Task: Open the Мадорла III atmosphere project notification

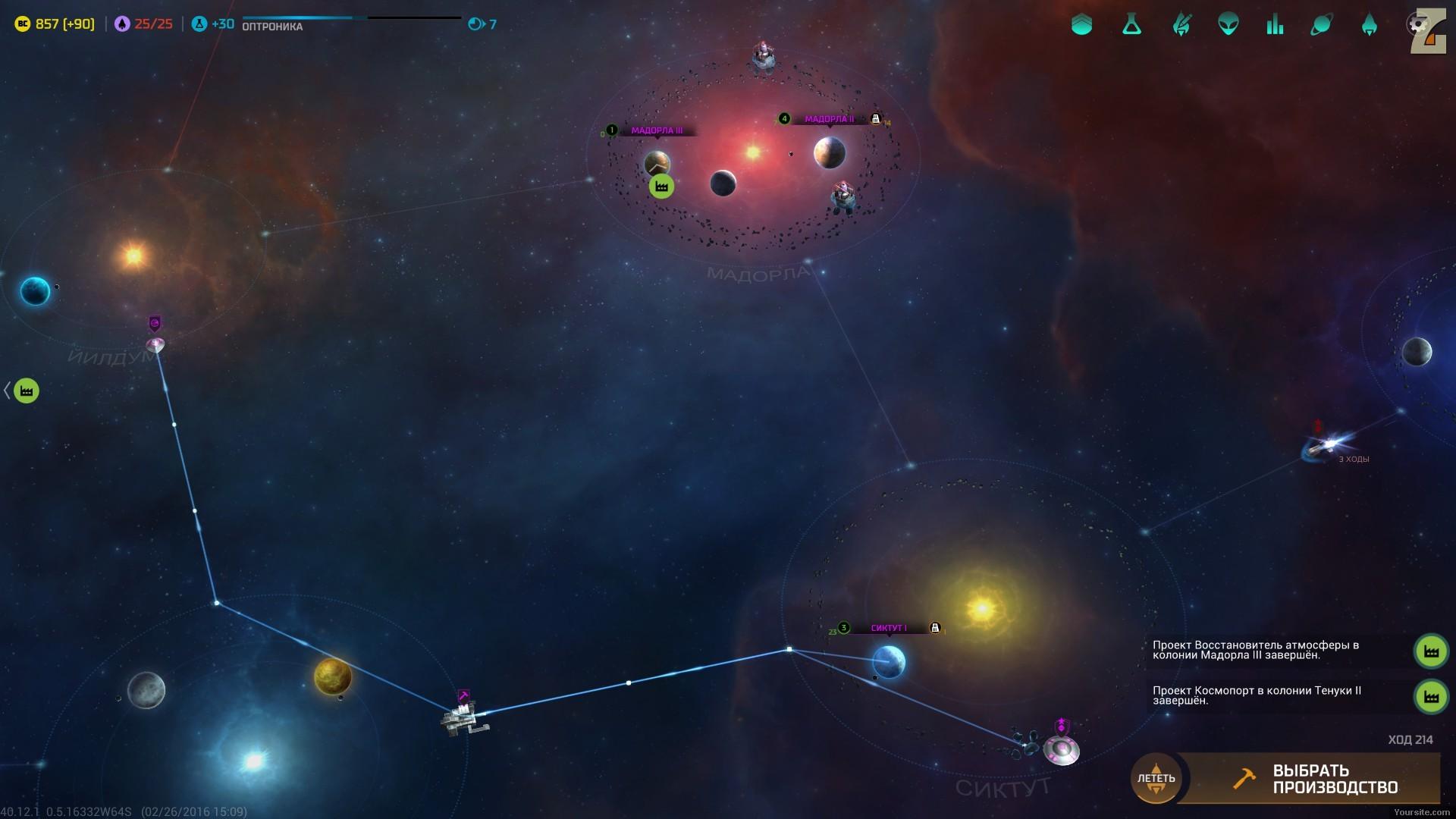Action: pos(1431,651)
